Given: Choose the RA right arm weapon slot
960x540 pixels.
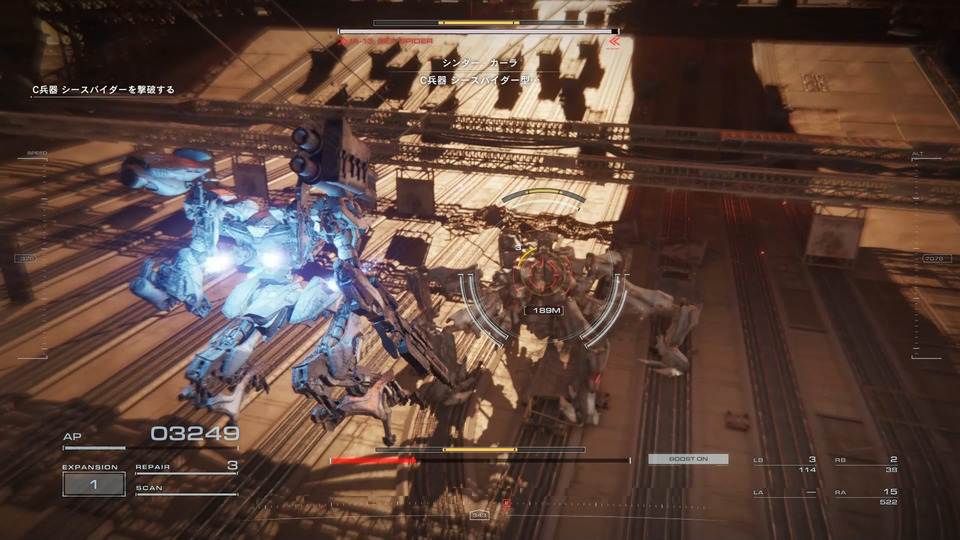Looking at the screenshot, I should point(866,496).
